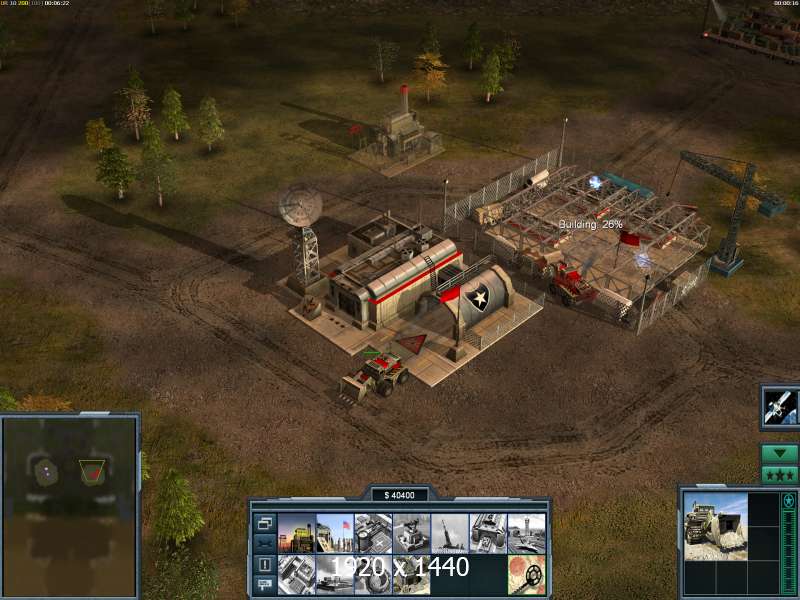The height and width of the screenshot is (600, 800).
Task: Select the first sunset building icon
Action: click(x=296, y=532)
